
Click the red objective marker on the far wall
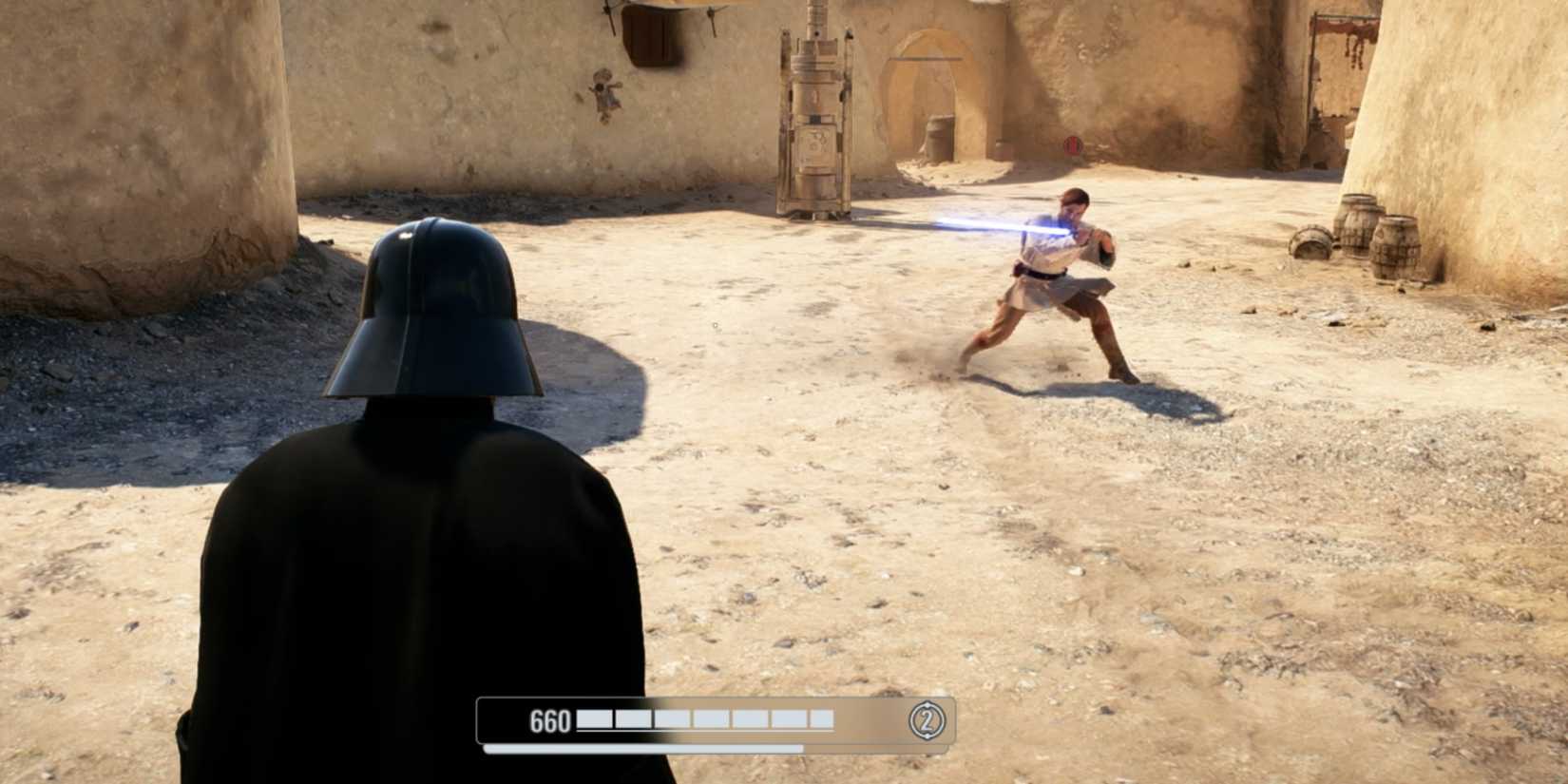pyautogui.click(x=1074, y=147)
